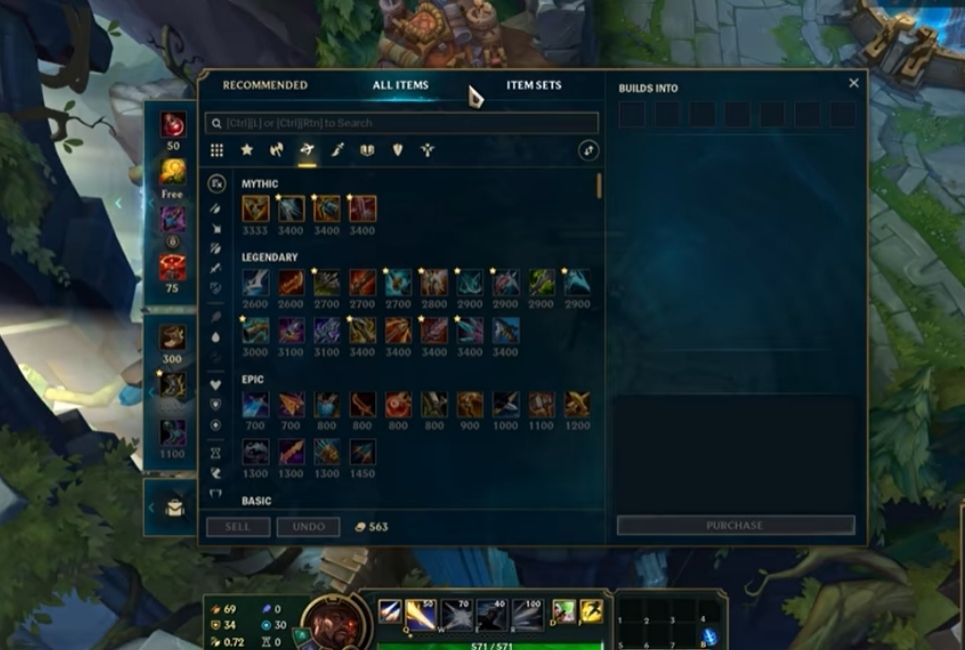Toggle the round swap button beside filters
Viewport: 965px width, 650px height.
[589, 150]
